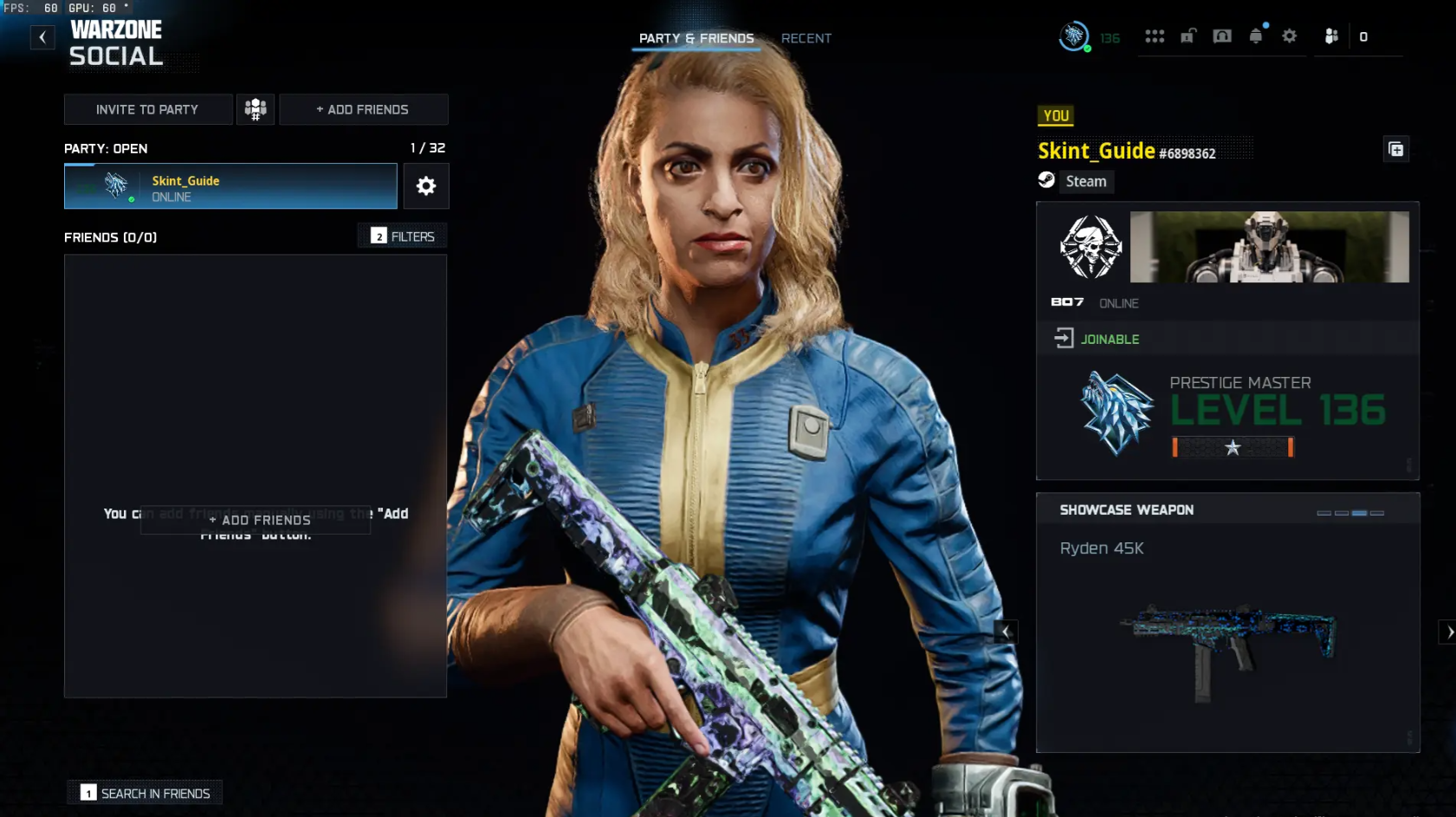Select the Party & Friends tab
This screenshot has width=1456, height=817.
696,38
